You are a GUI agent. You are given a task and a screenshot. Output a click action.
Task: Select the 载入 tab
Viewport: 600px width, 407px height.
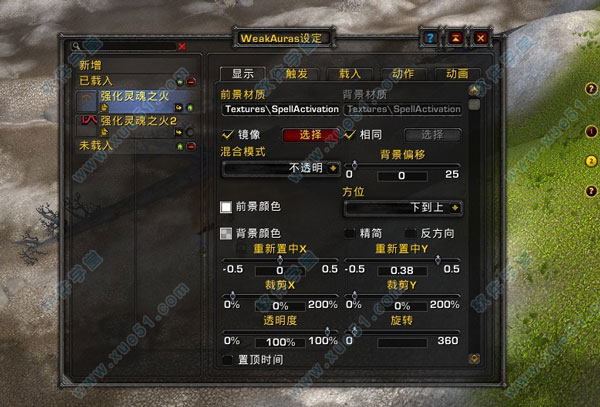[x=349, y=73]
